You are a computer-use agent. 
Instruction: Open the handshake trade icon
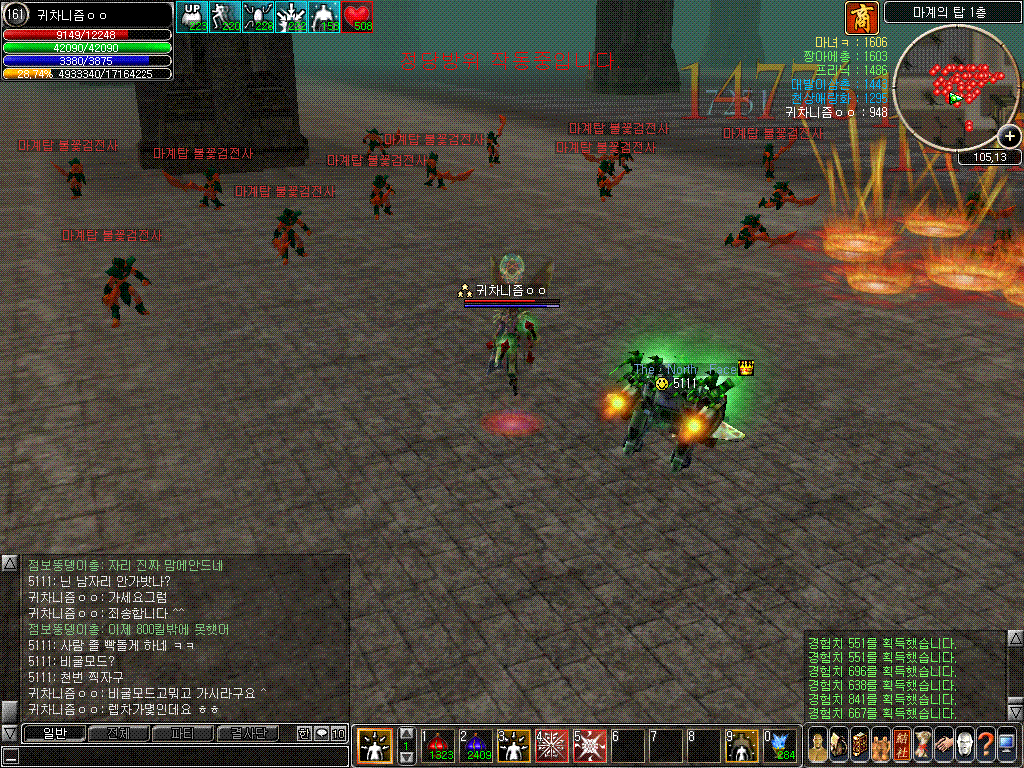942,746
